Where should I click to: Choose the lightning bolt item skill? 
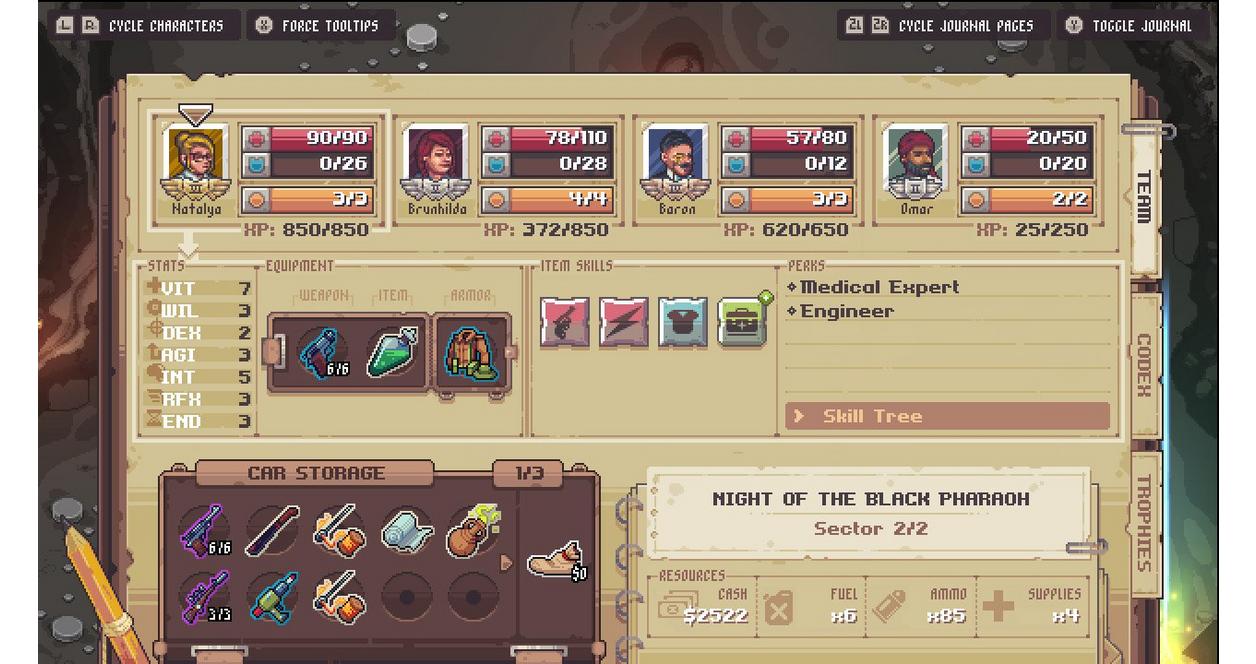tap(624, 322)
